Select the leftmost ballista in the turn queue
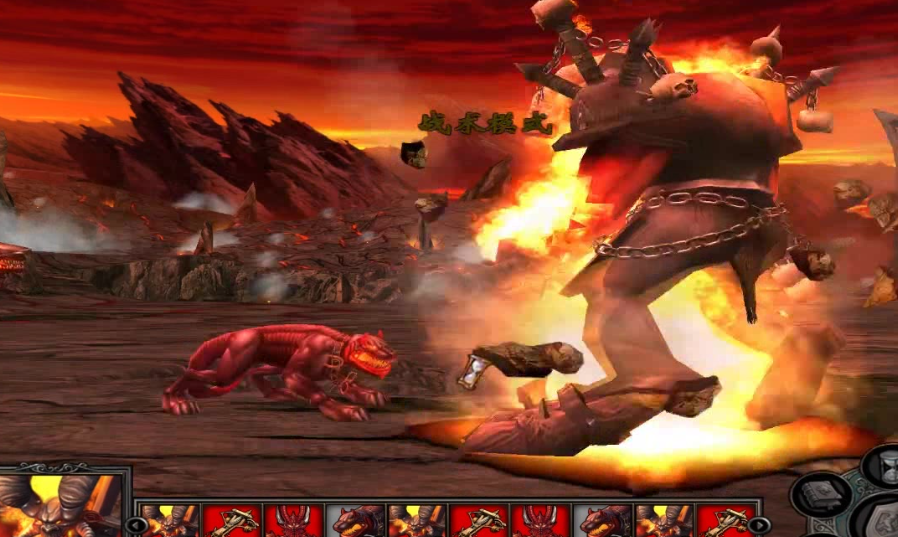 [232, 520]
